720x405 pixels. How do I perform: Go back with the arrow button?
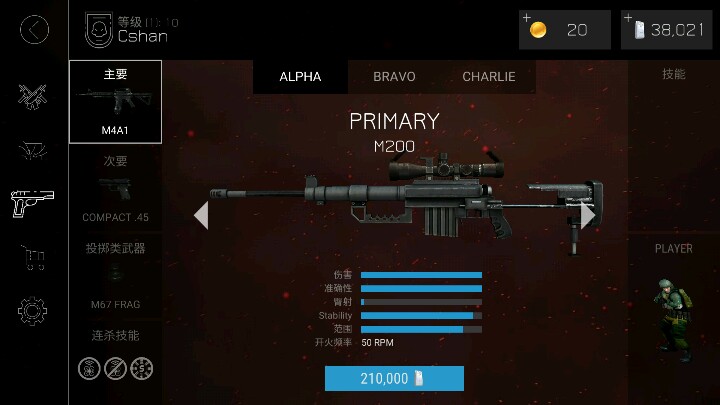[x=34, y=30]
